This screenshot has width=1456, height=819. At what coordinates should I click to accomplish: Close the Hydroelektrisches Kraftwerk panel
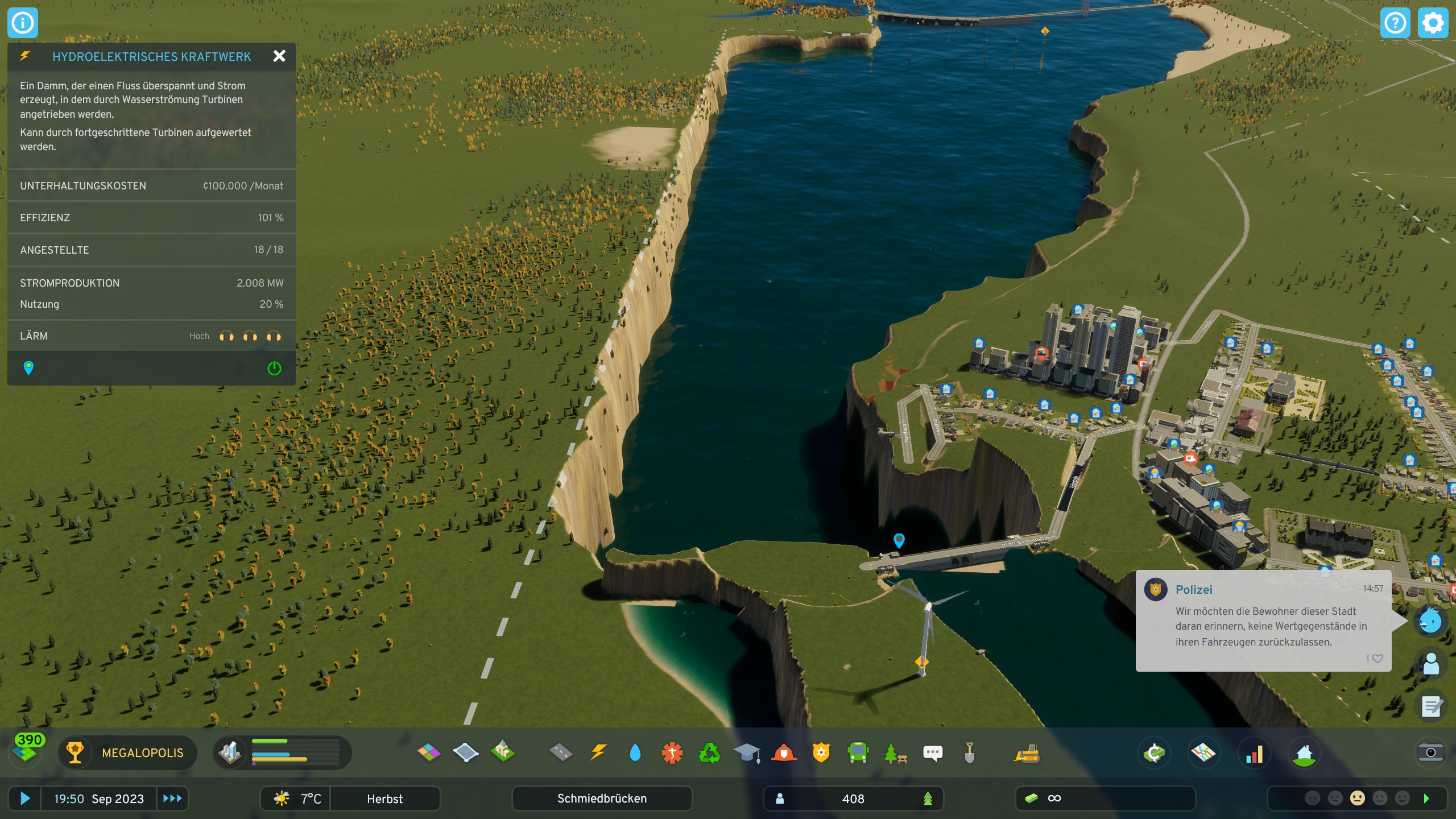point(279,56)
